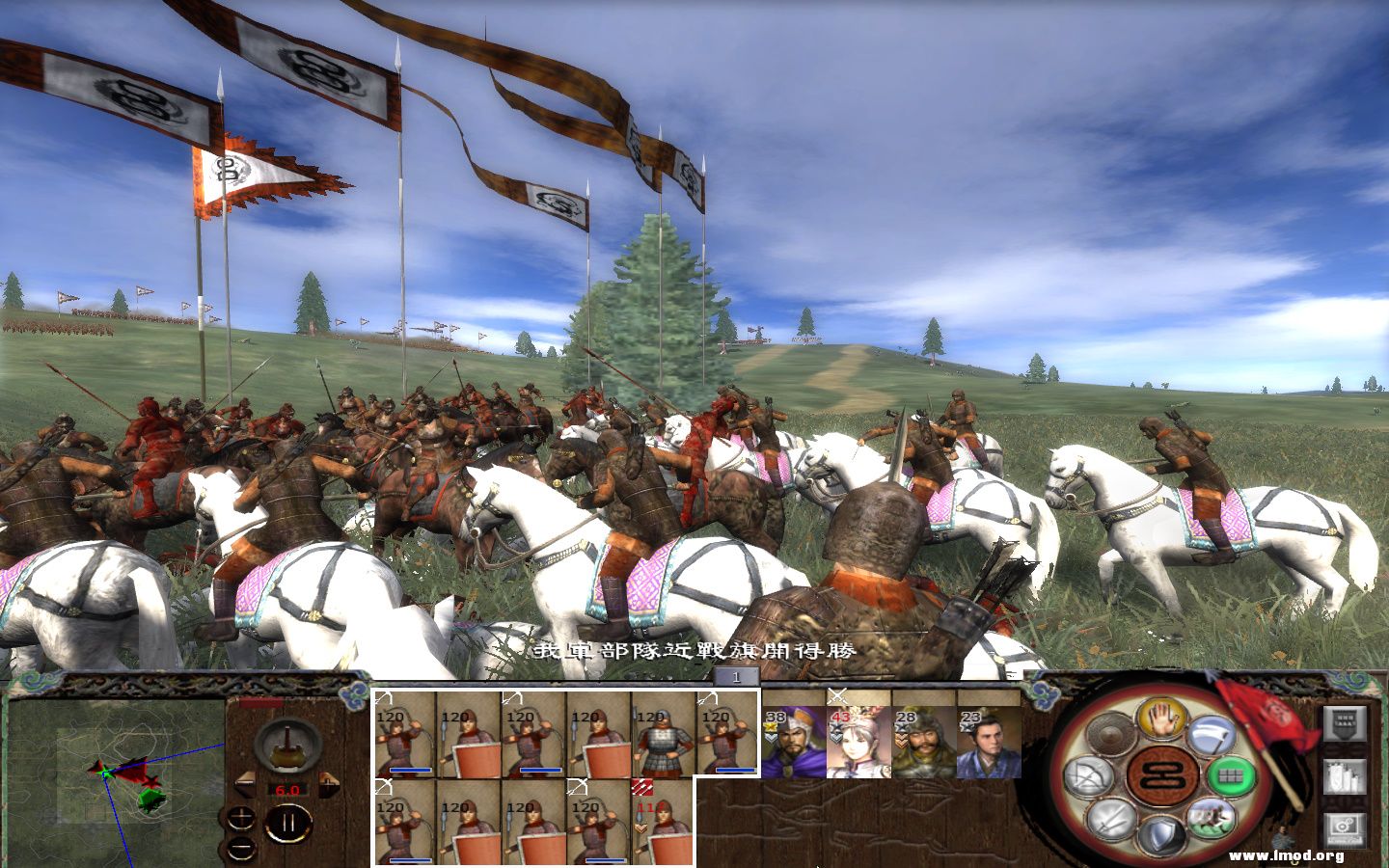
Task: Click the red battle speed value 6.0
Action: 287,790
